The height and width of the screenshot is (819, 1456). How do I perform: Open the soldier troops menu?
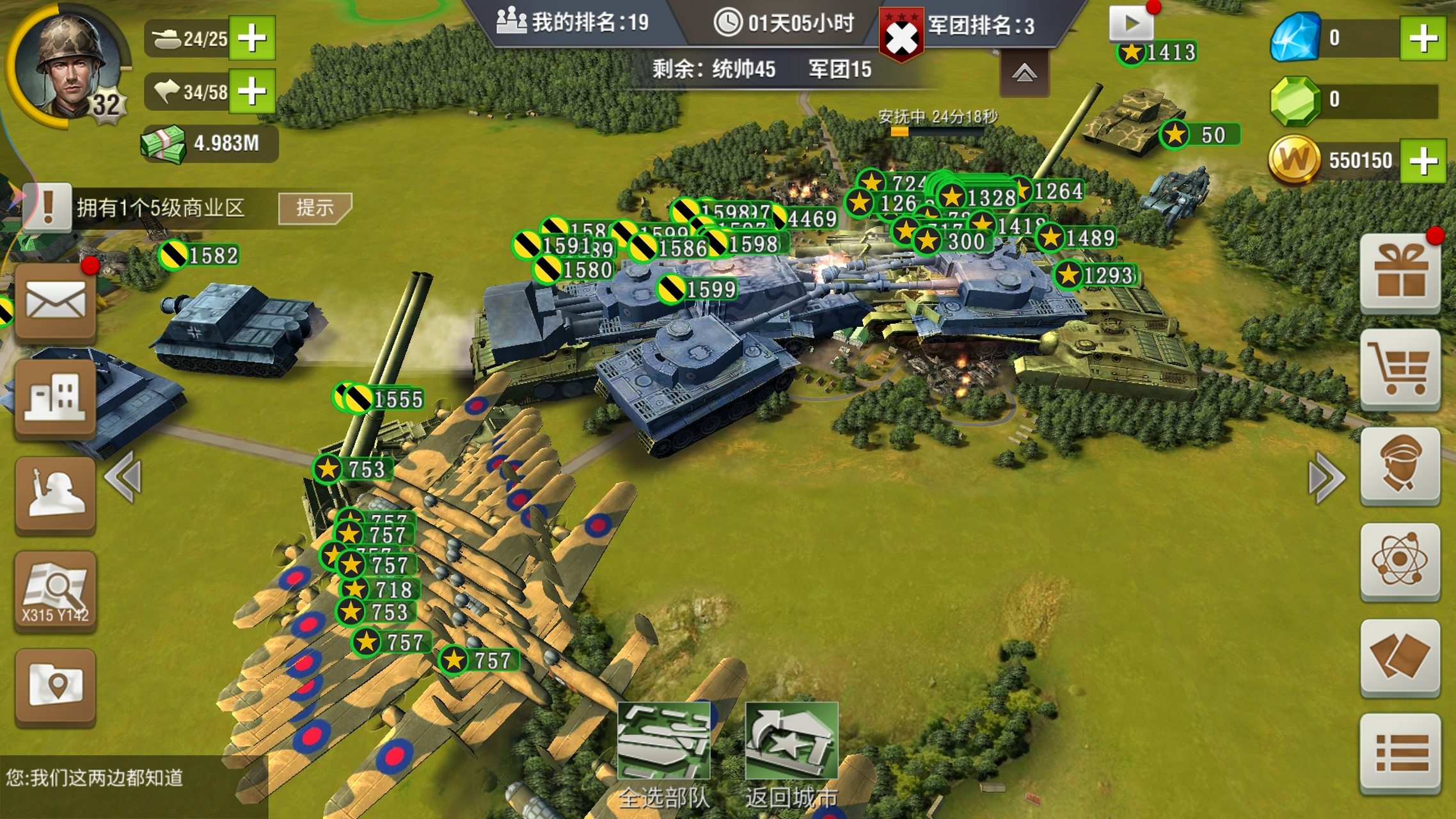[x=56, y=494]
